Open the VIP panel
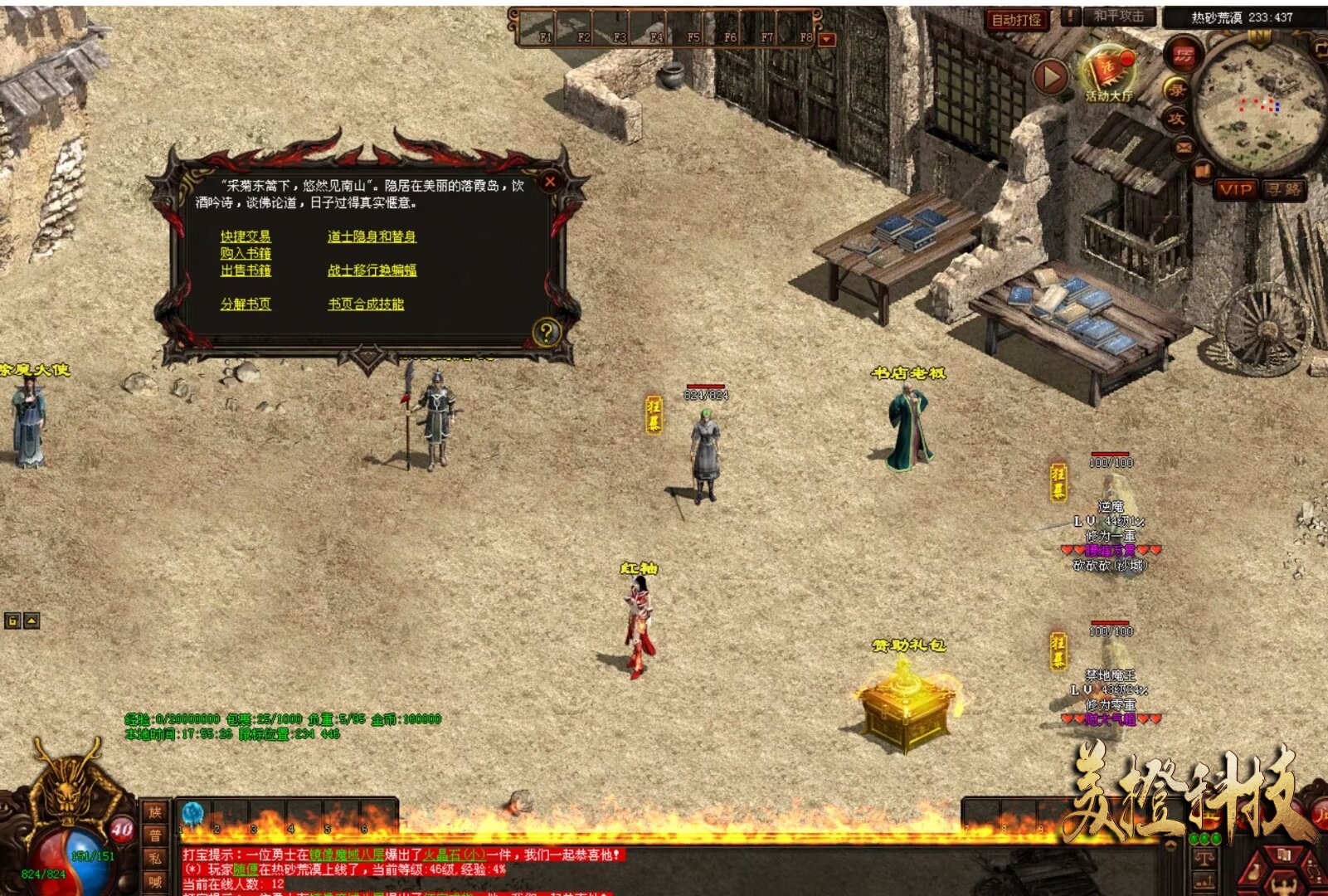1328x896 pixels. tap(1235, 190)
